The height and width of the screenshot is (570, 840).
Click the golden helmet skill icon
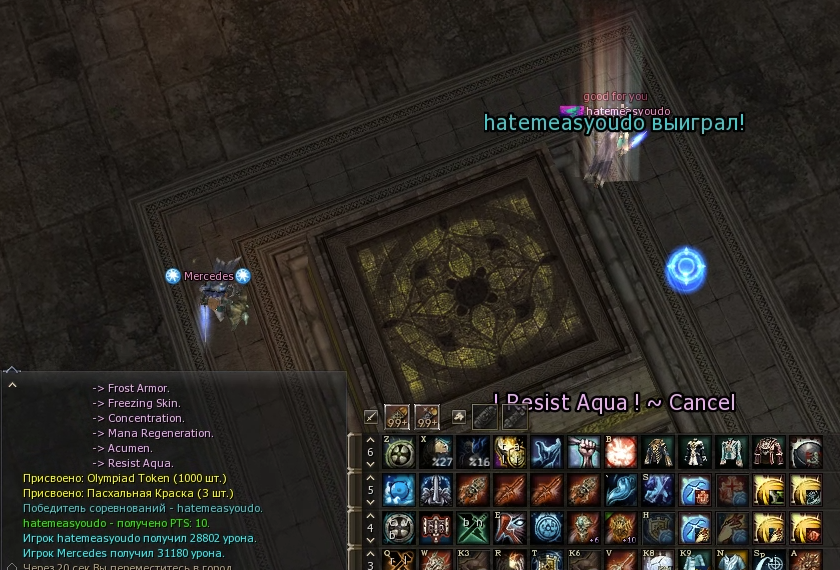point(510,452)
